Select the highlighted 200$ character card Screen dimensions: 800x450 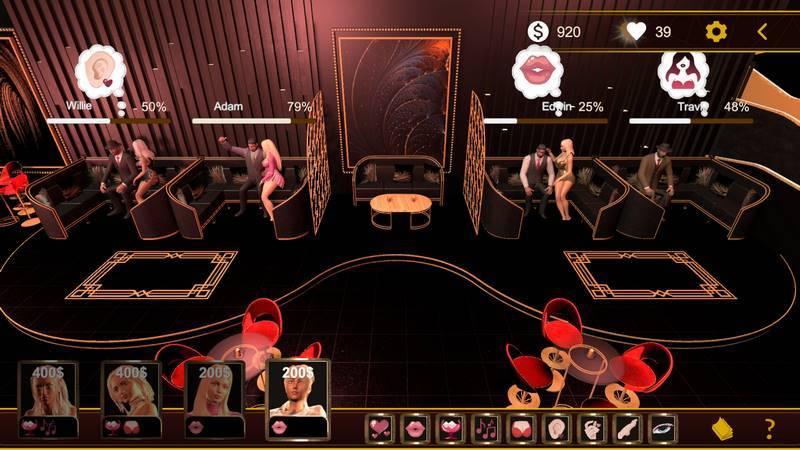point(297,399)
